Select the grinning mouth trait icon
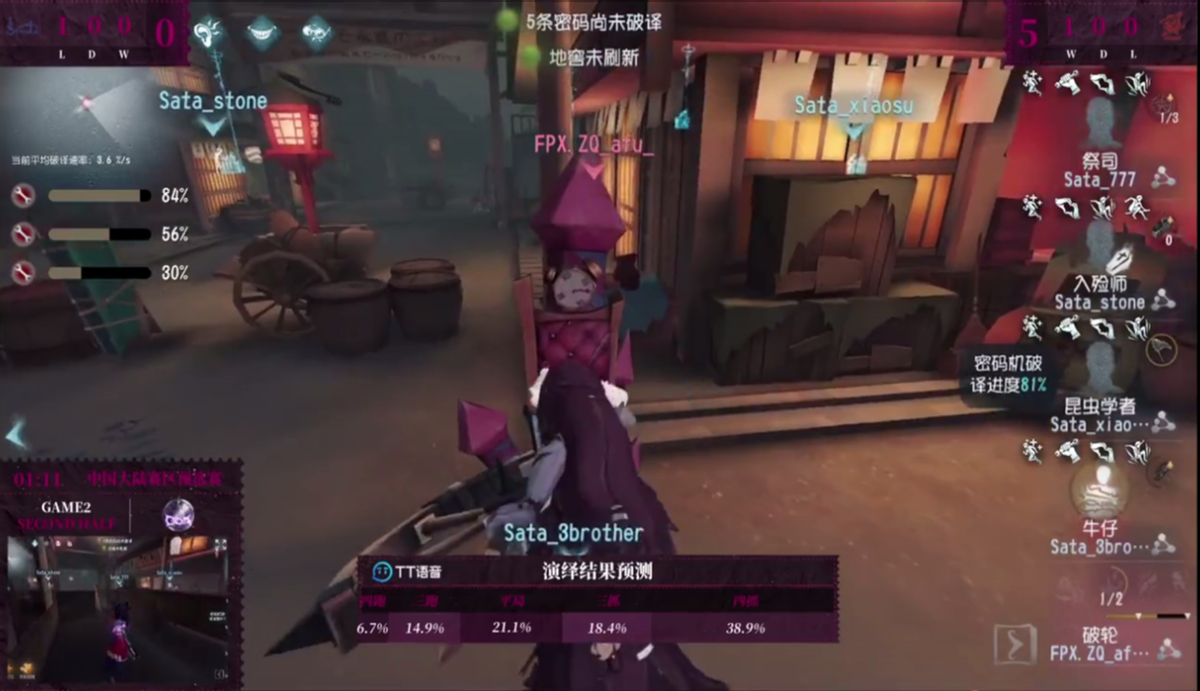The width and height of the screenshot is (1200, 691). [x=263, y=32]
